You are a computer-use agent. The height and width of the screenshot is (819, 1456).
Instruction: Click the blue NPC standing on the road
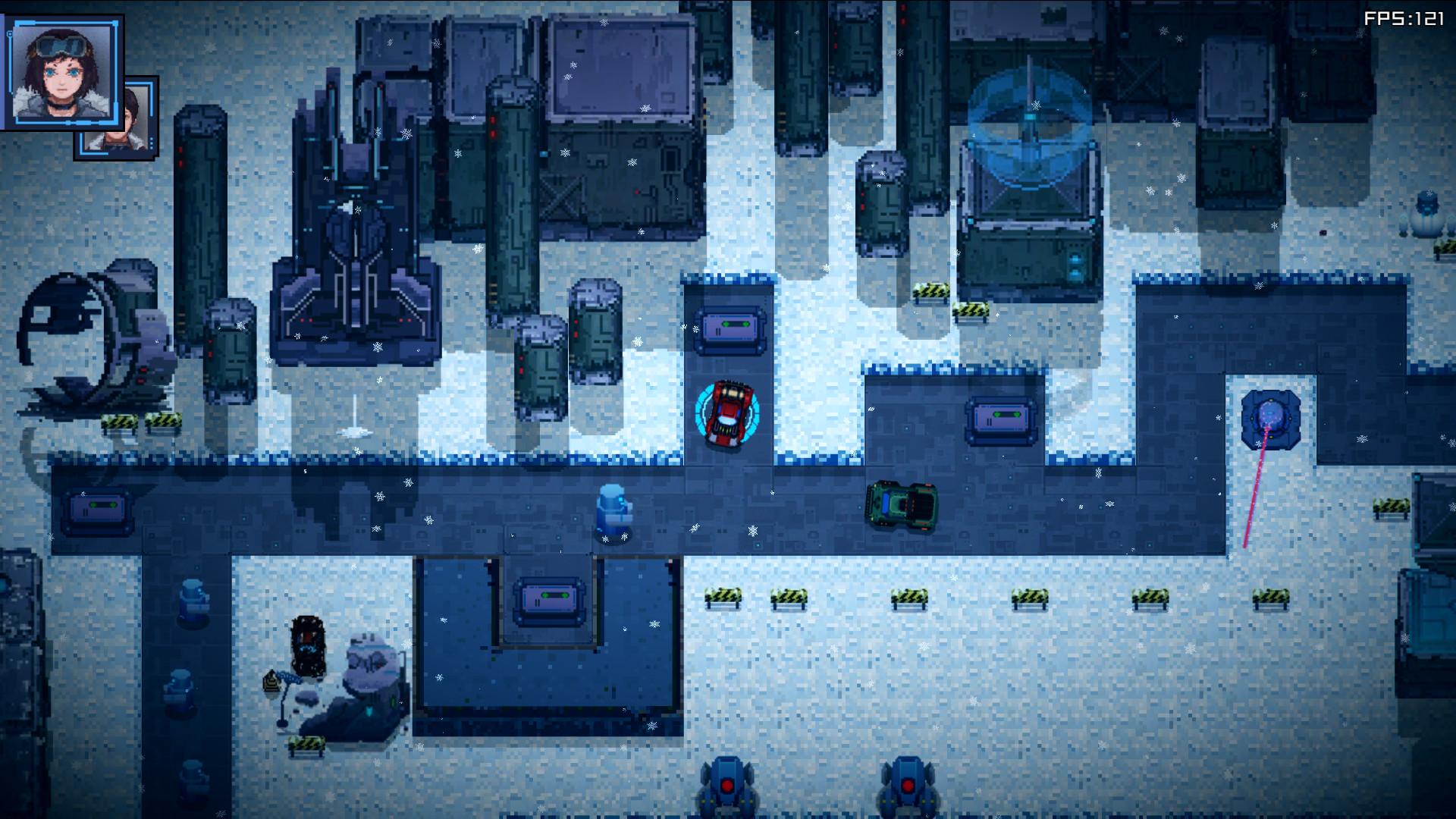click(614, 510)
